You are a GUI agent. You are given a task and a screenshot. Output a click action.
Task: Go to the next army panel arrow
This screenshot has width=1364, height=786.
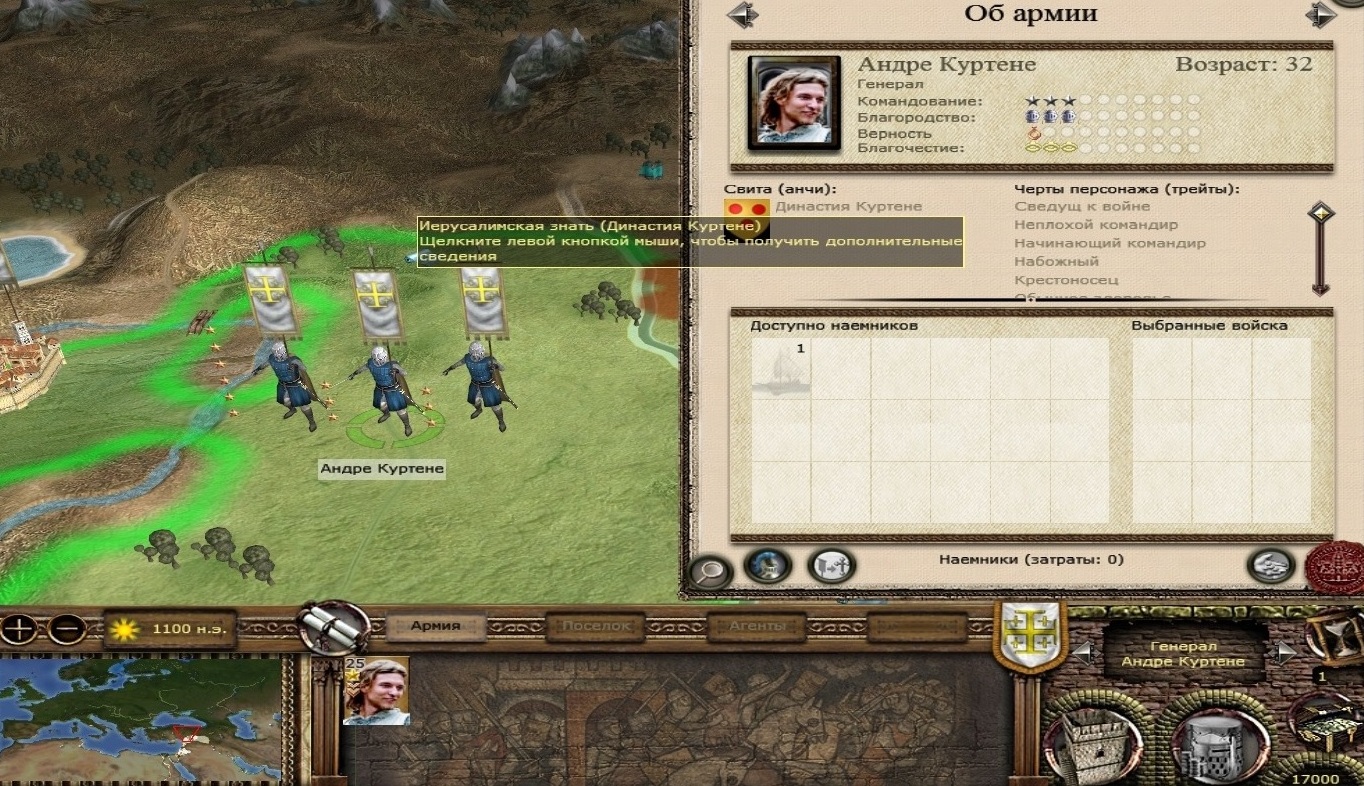click(1320, 15)
